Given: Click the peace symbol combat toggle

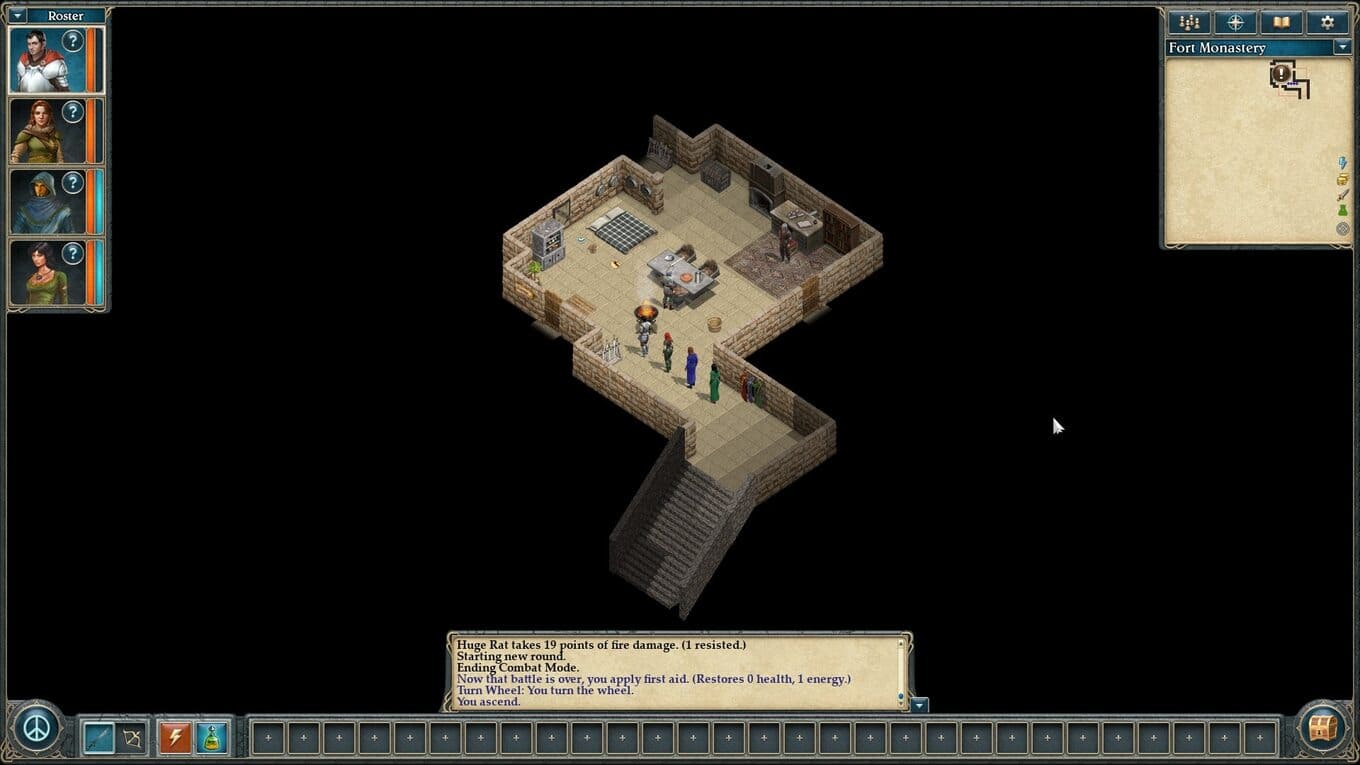Looking at the screenshot, I should (38, 727).
